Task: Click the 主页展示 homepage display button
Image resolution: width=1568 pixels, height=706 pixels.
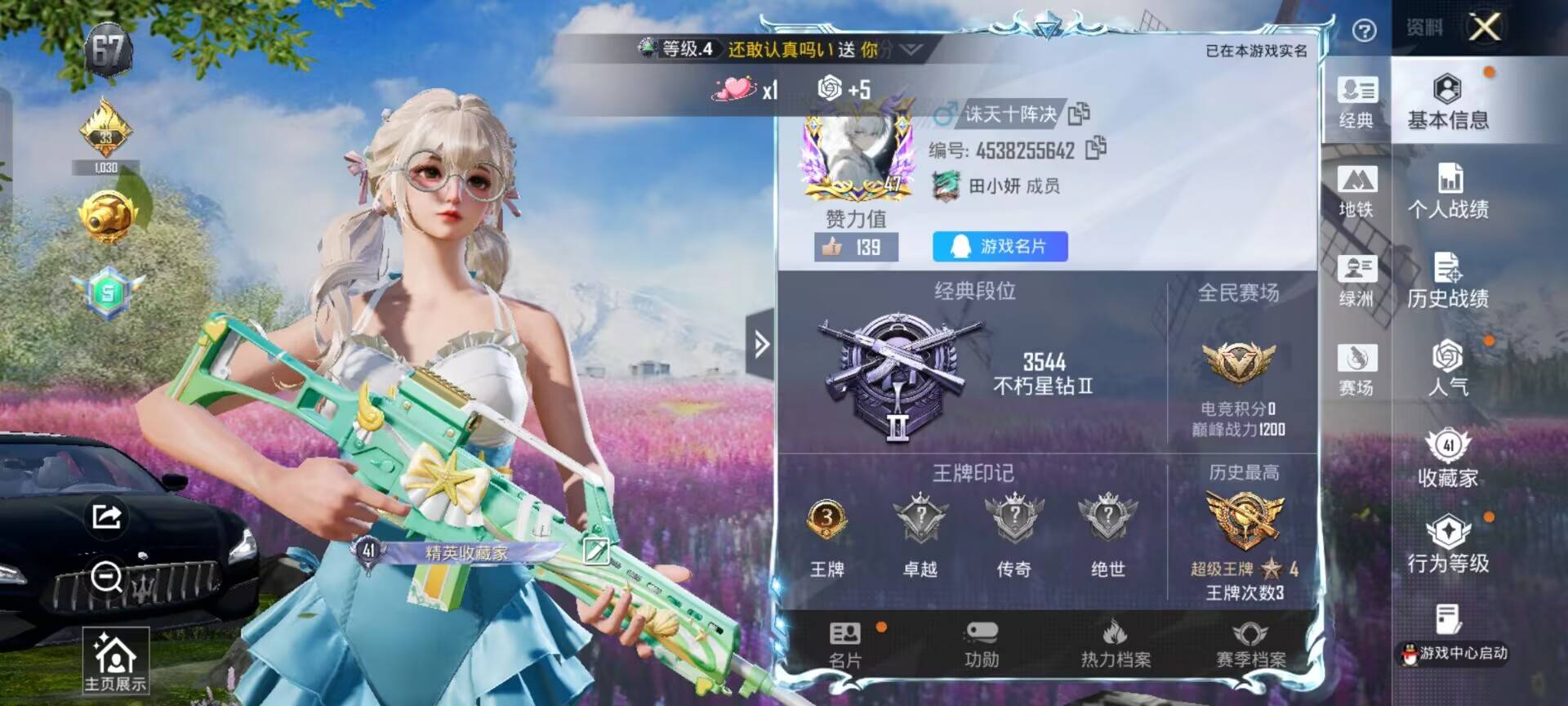Action: 115,662
